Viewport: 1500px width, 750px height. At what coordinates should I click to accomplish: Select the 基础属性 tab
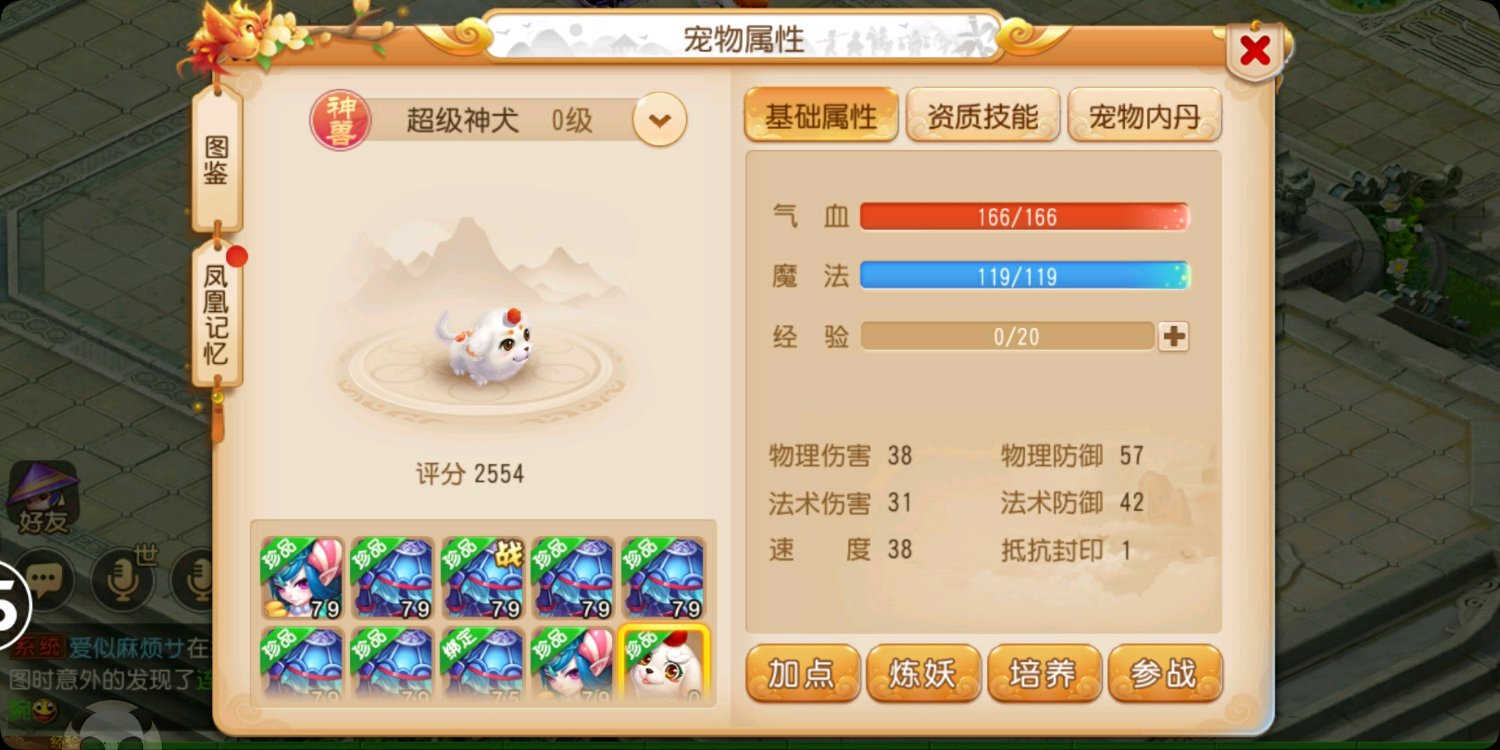pos(820,114)
